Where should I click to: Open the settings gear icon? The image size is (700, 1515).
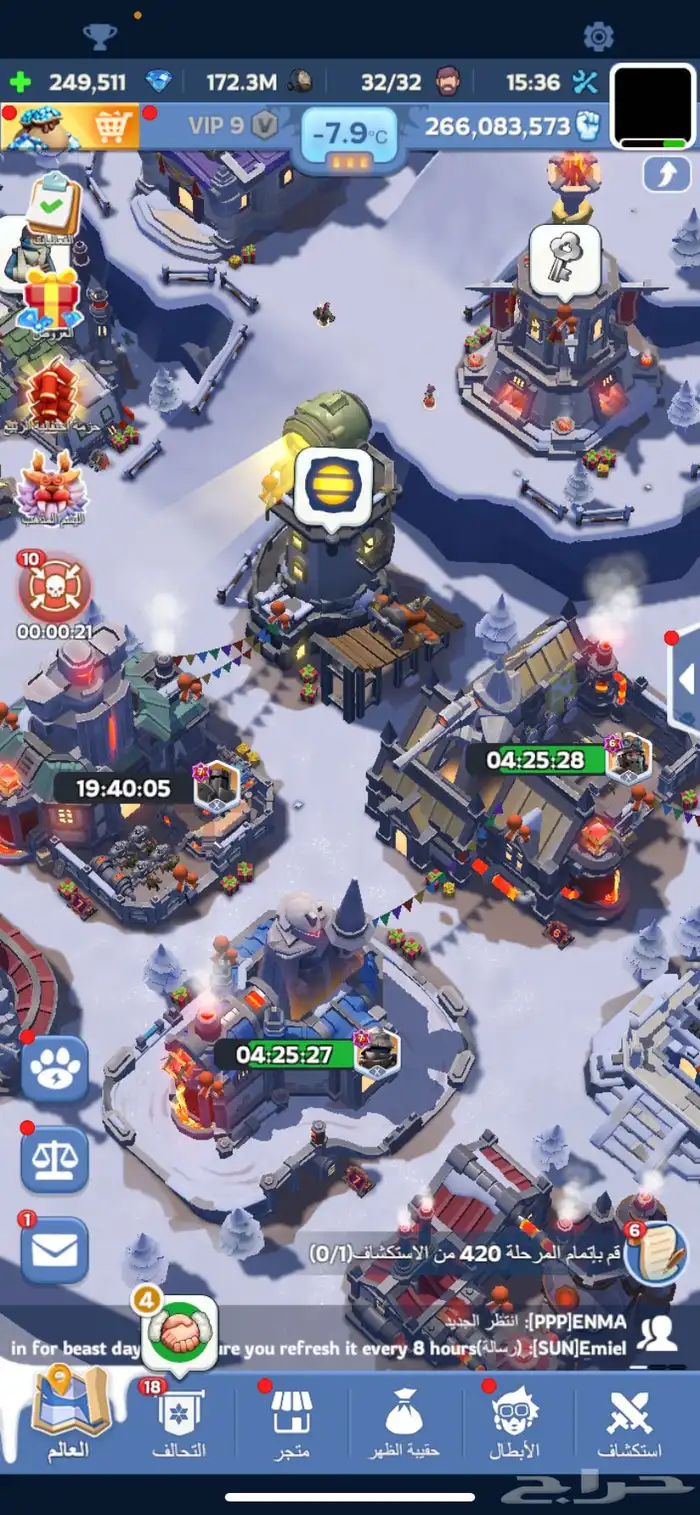point(598,37)
